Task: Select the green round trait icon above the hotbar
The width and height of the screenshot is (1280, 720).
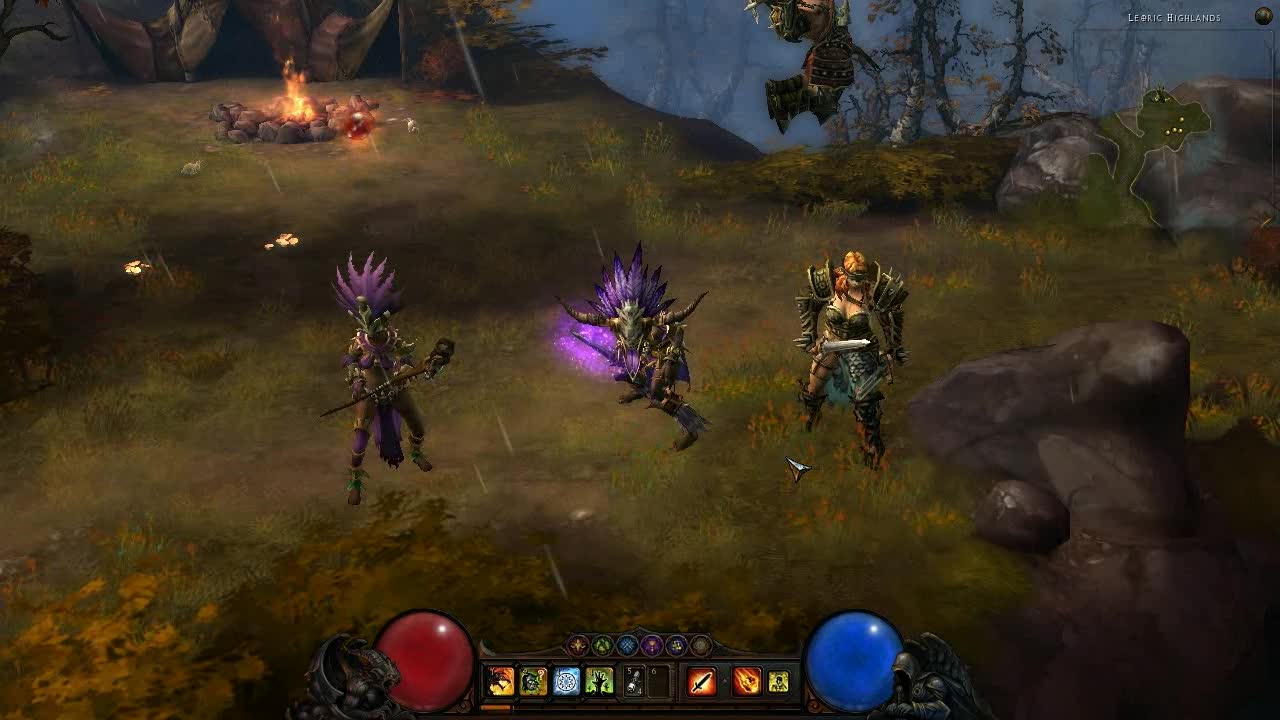Action: [x=603, y=645]
